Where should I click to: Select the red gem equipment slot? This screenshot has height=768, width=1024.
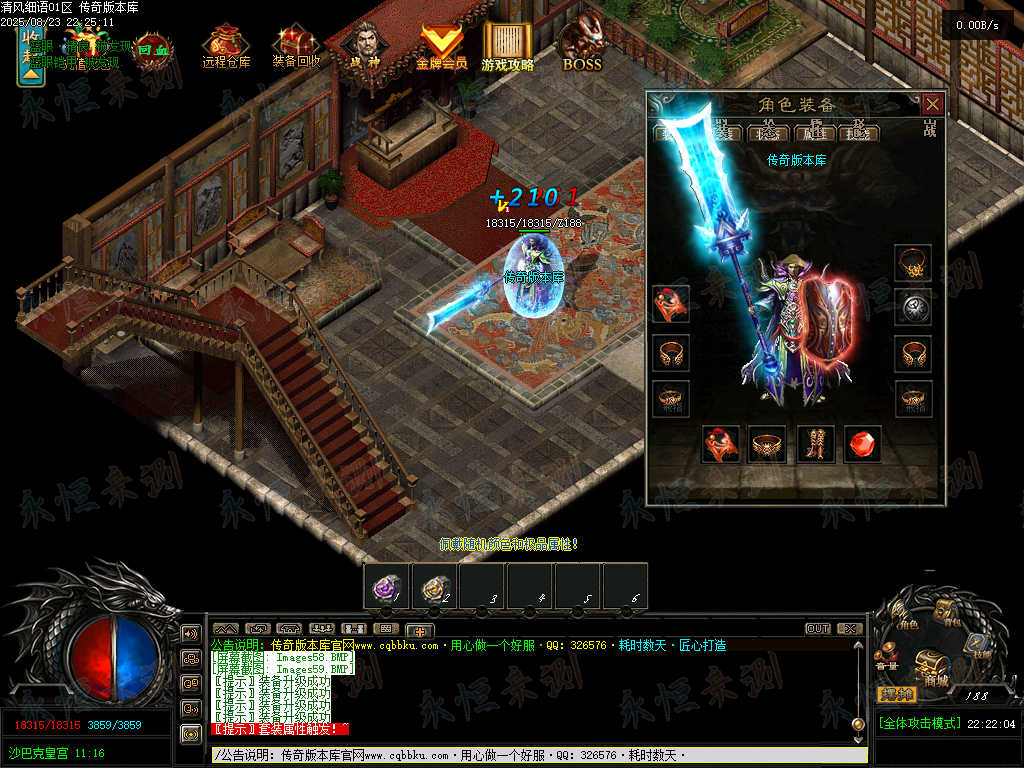(x=863, y=443)
